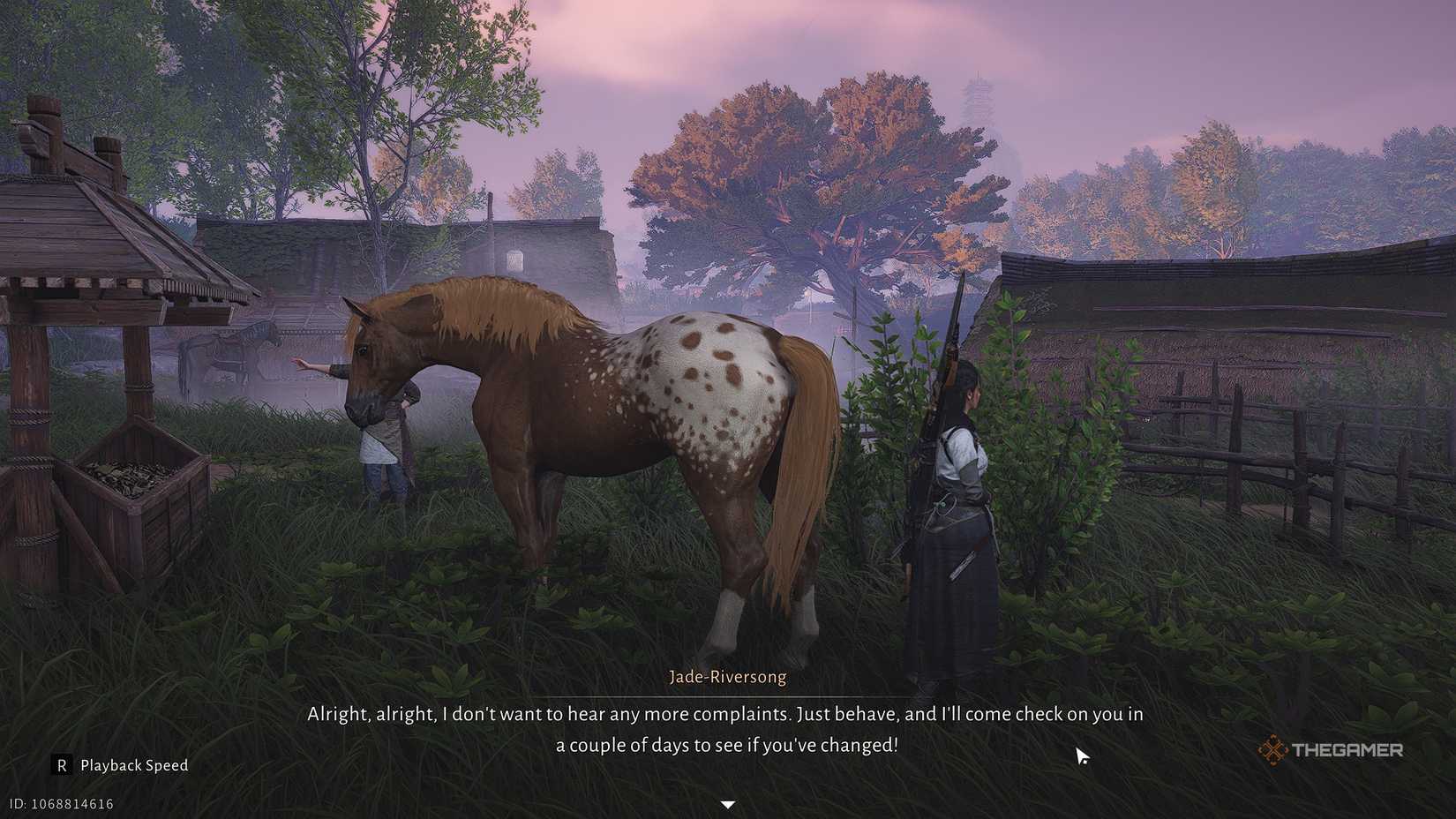
Task: Click the Playback Speed label text
Action: coord(133,766)
